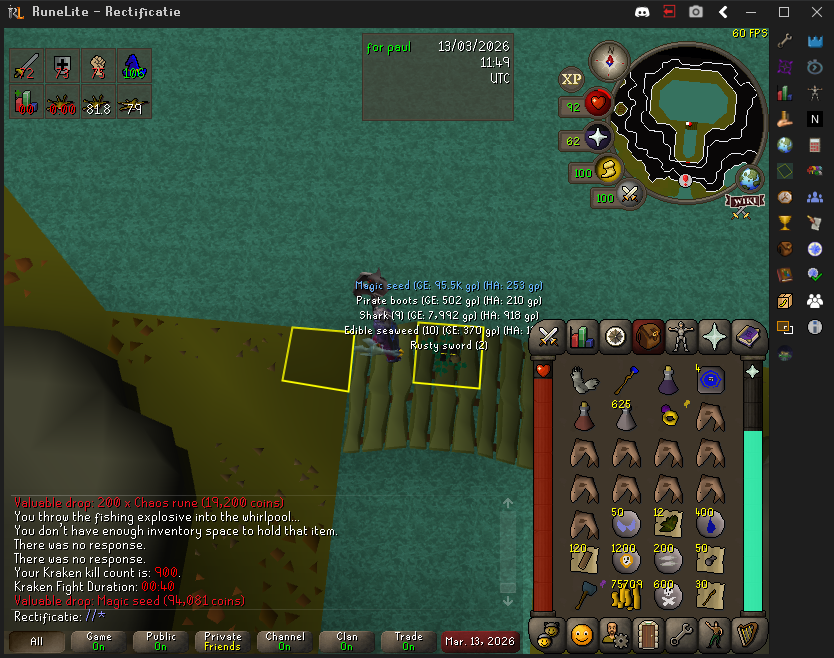Switch to the Skills tab
834x658 pixels.
click(580, 336)
